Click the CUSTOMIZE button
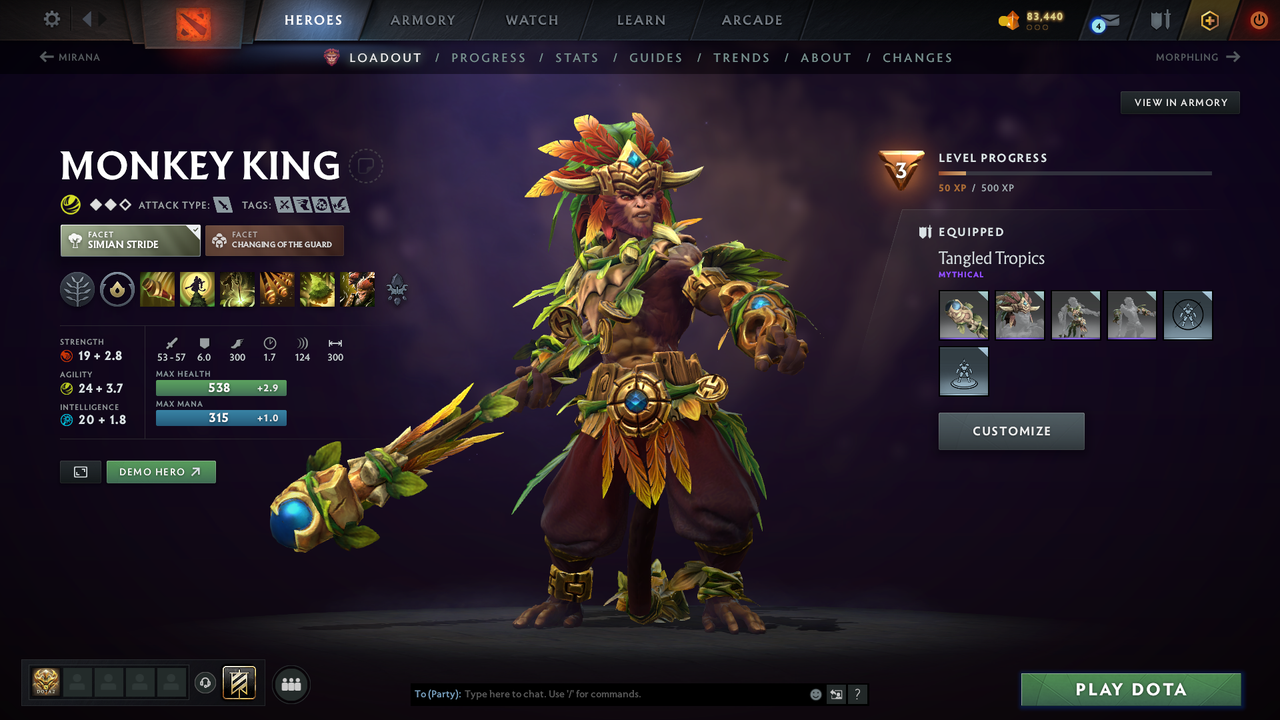 [x=1011, y=431]
